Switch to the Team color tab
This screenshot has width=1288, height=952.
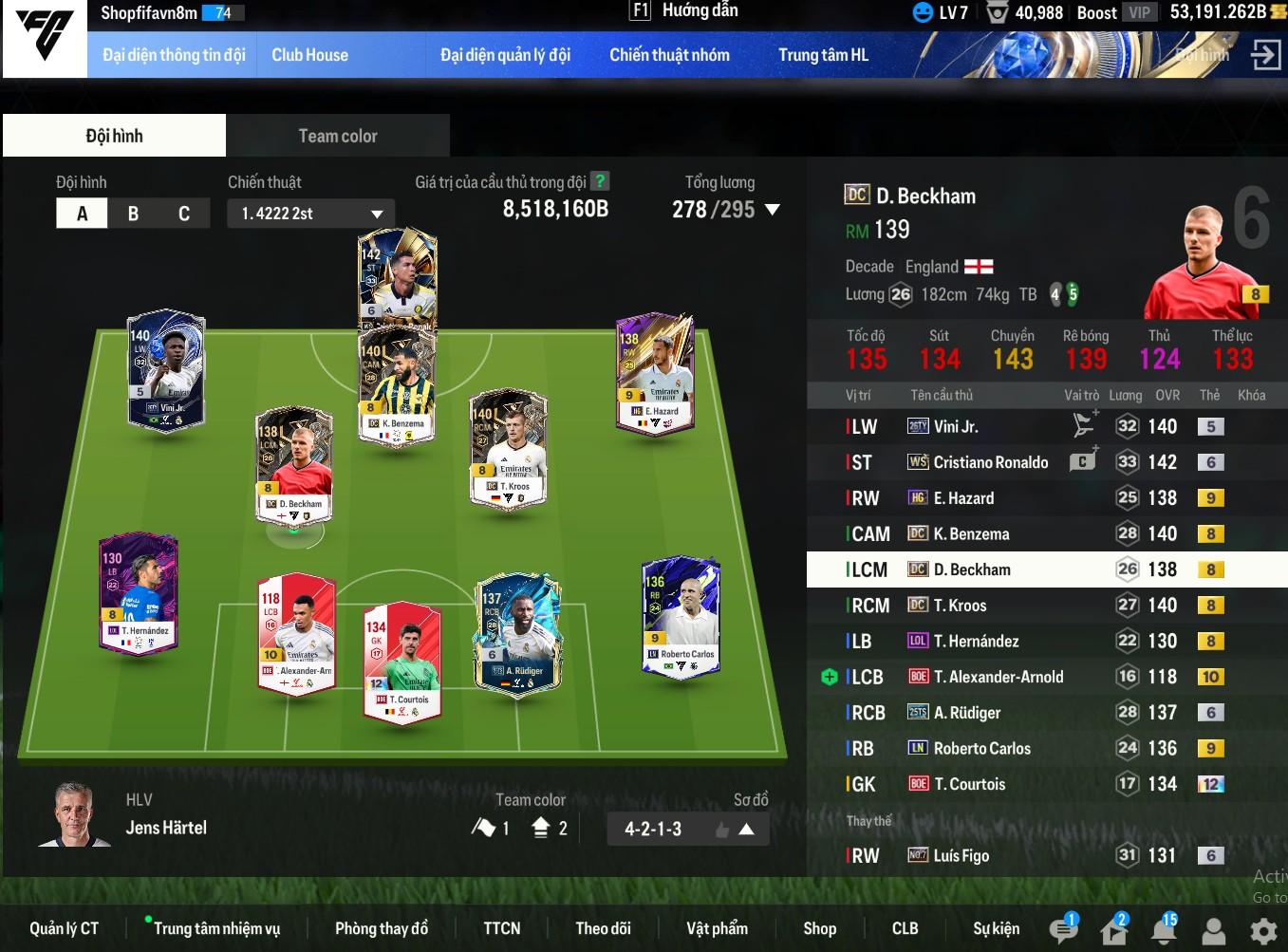[x=337, y=136]
